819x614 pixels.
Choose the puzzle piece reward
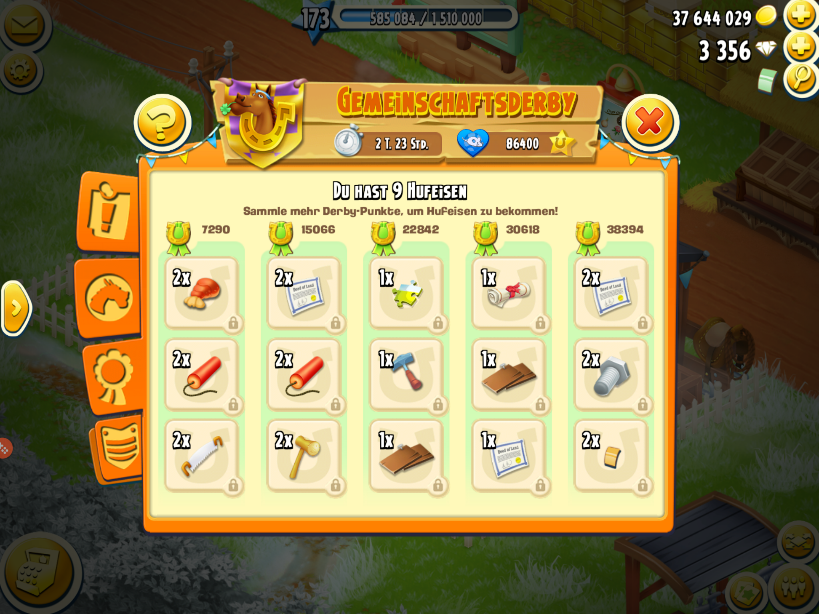[x=406, y=293]
